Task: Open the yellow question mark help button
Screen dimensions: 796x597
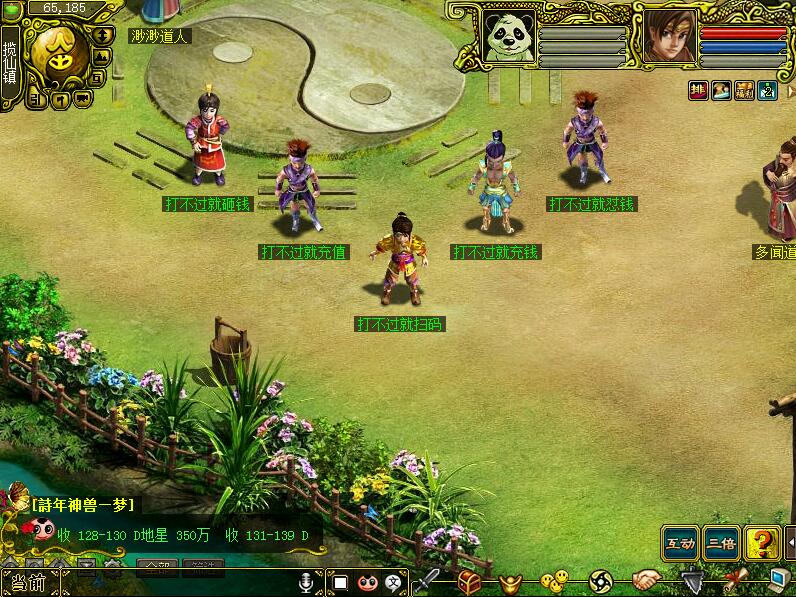Action: pos(762,543)
